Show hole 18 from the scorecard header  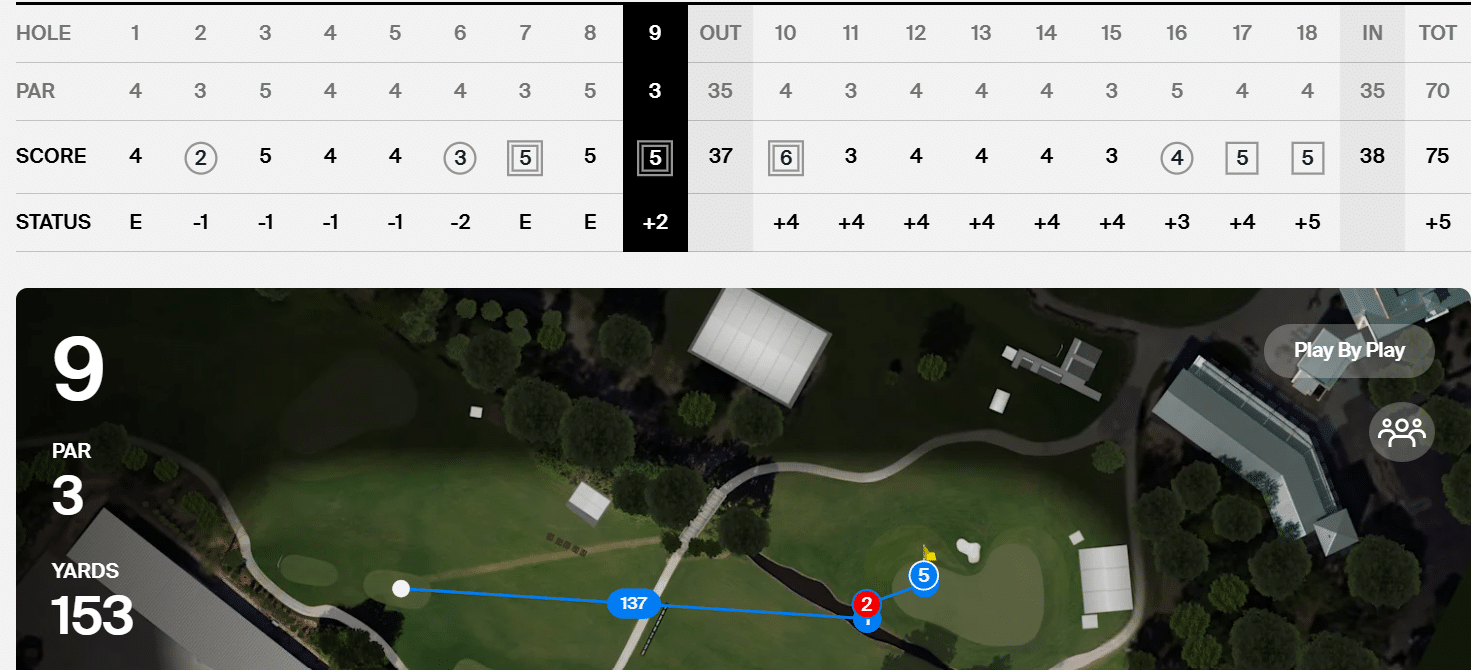pyautogui.click(x=1307, y=33)
